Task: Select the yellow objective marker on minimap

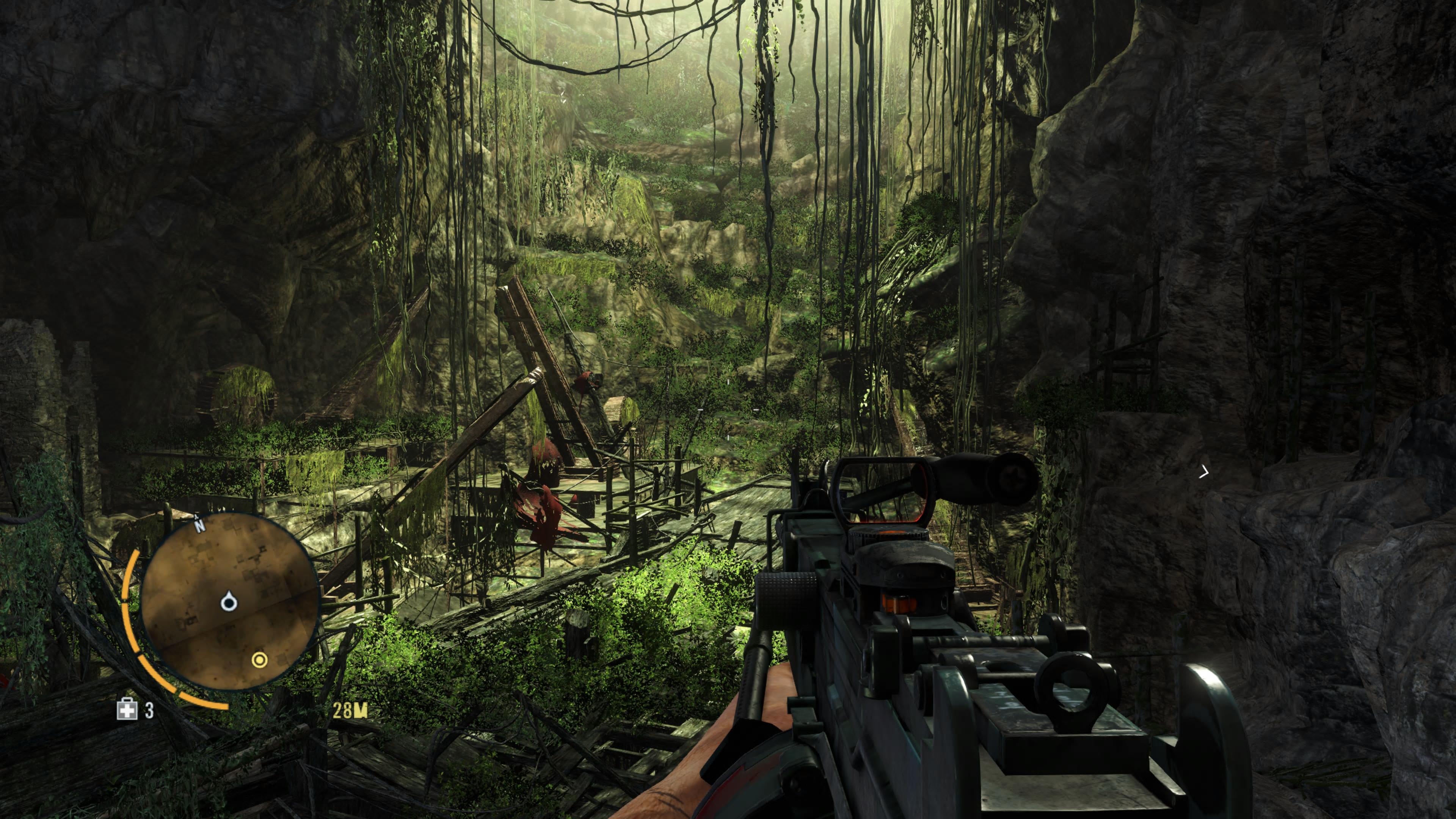Action: pos(259,660)
